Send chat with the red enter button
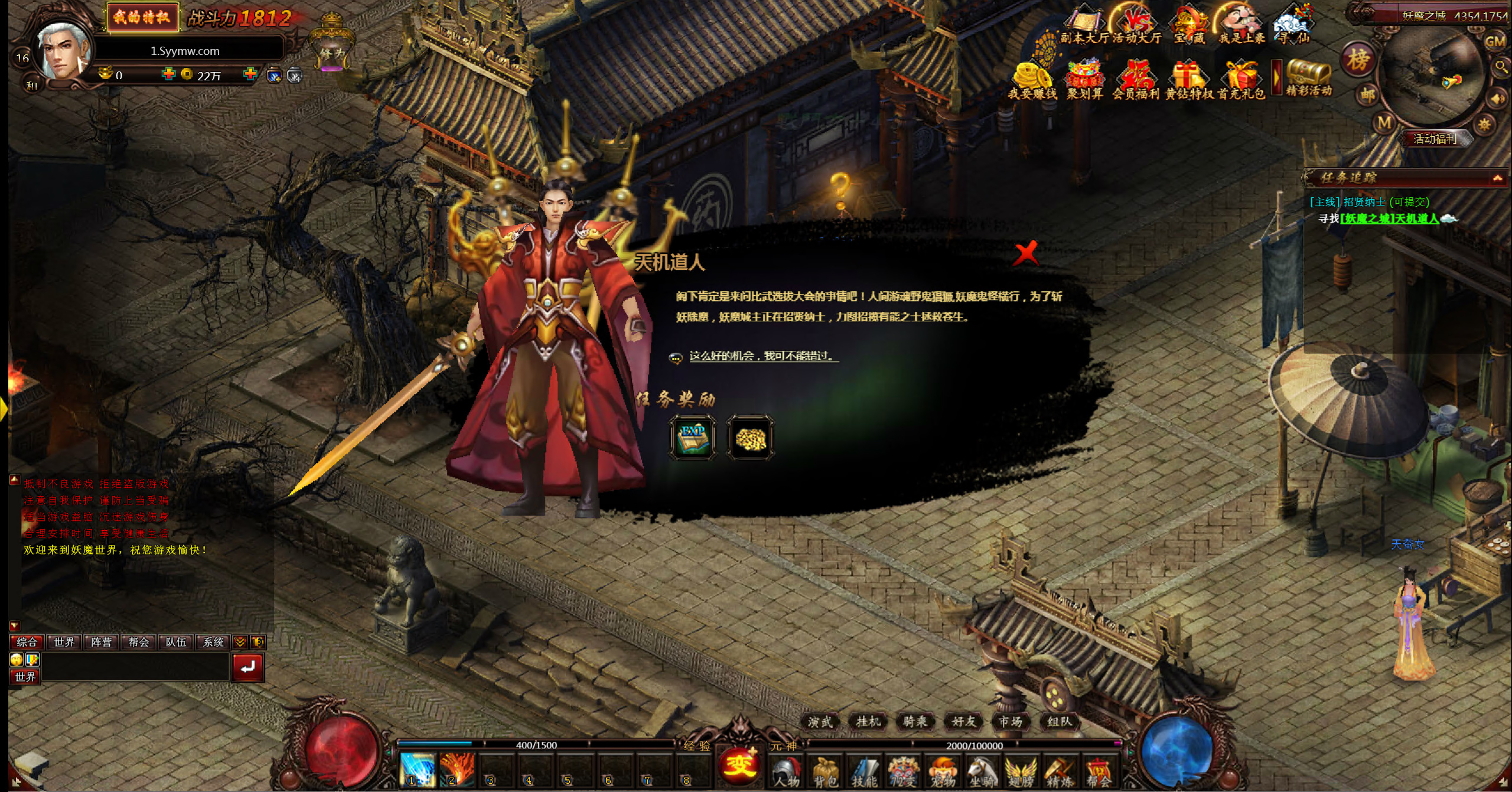Image resolution: width=1512 pixels, height=792 pixels. 247,667
